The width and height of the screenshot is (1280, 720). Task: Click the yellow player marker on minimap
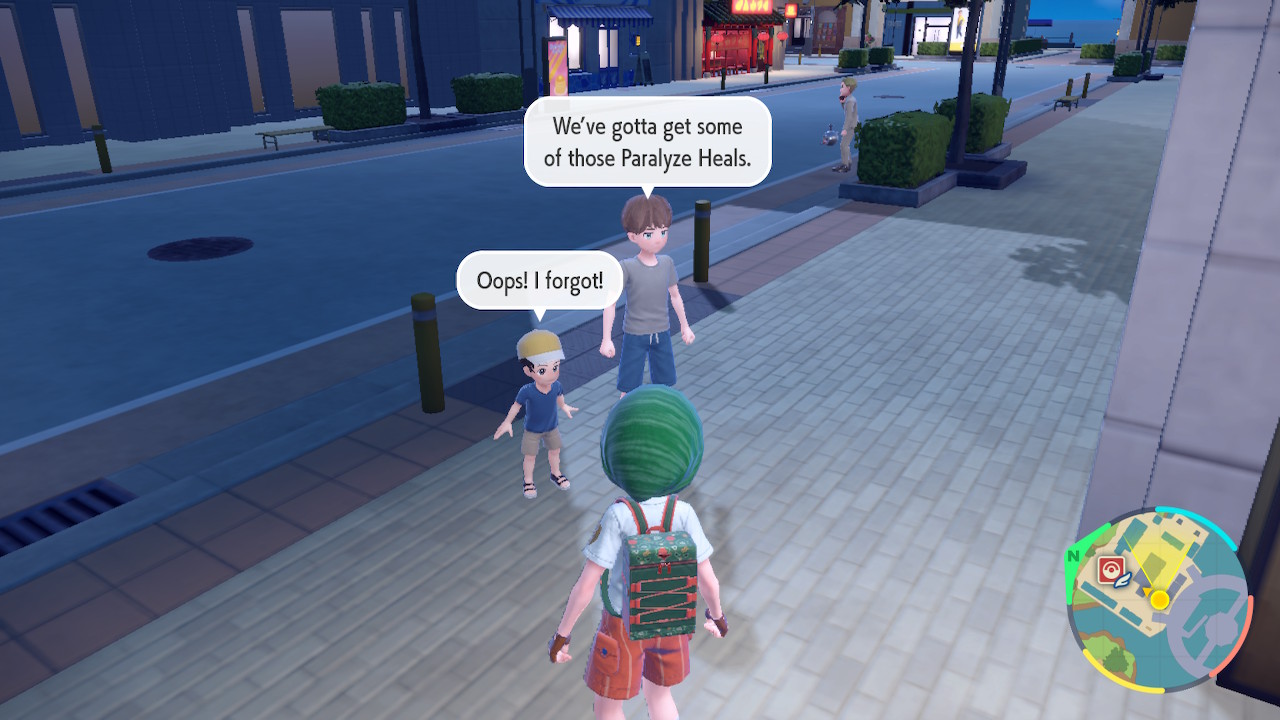tap(1159, 600)
